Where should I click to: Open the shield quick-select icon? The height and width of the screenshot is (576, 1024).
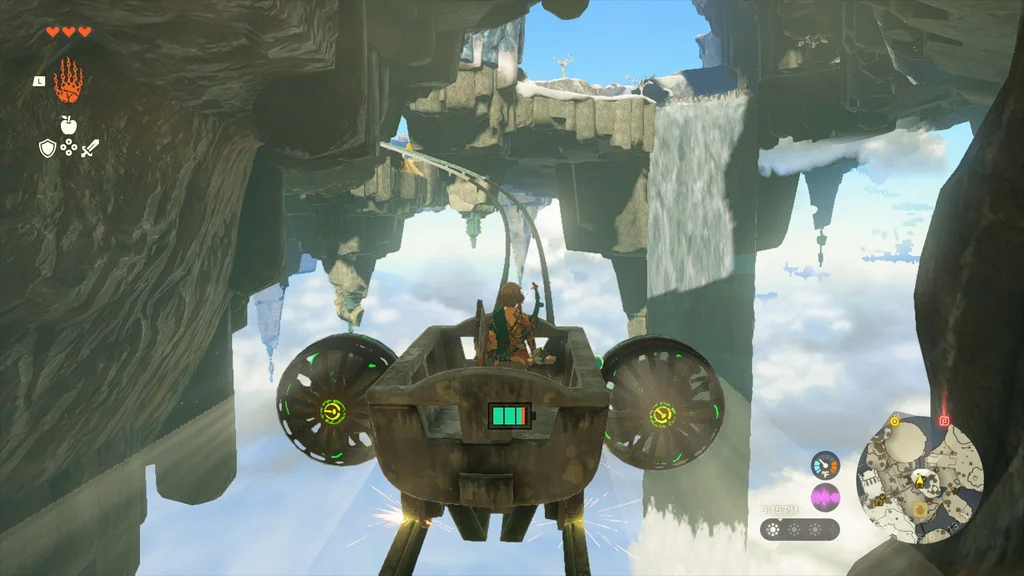coord(47,148)
